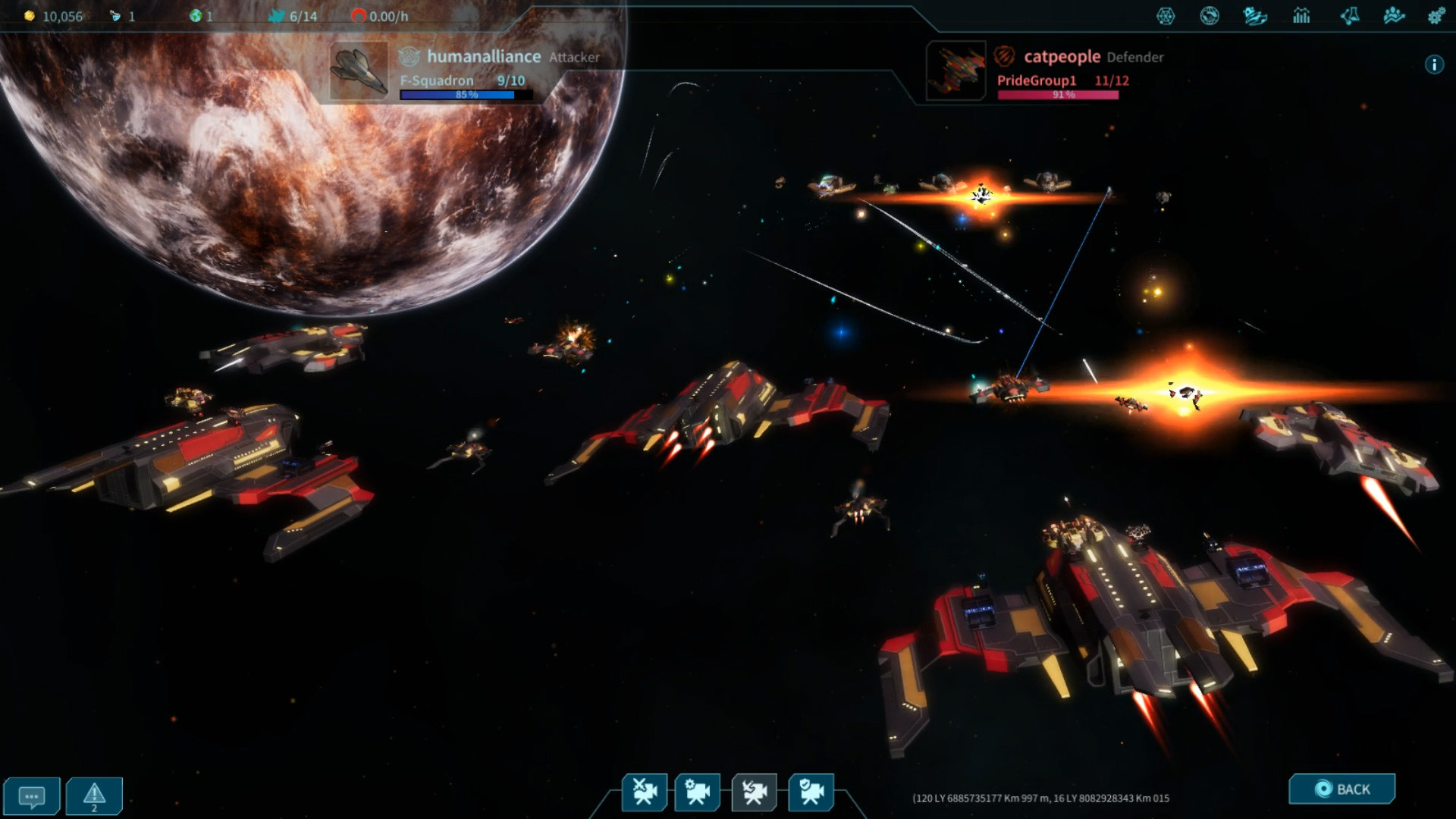Show the warning alerts with 2 notifications
Viewport: 1456px width, 819px height.
[94, 796]
